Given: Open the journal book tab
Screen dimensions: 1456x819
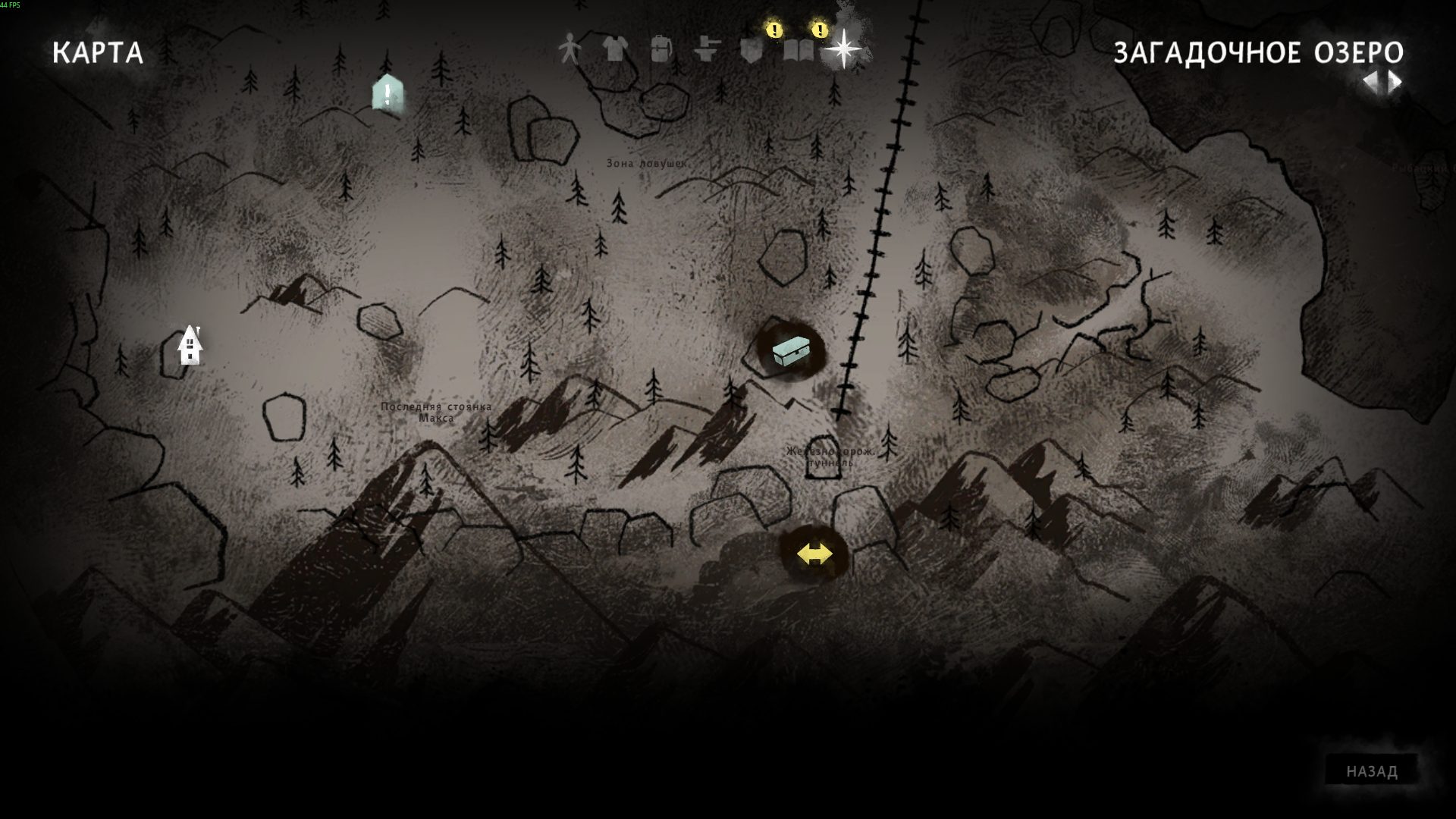Looking at the screenshot, I should pos(798,50).
